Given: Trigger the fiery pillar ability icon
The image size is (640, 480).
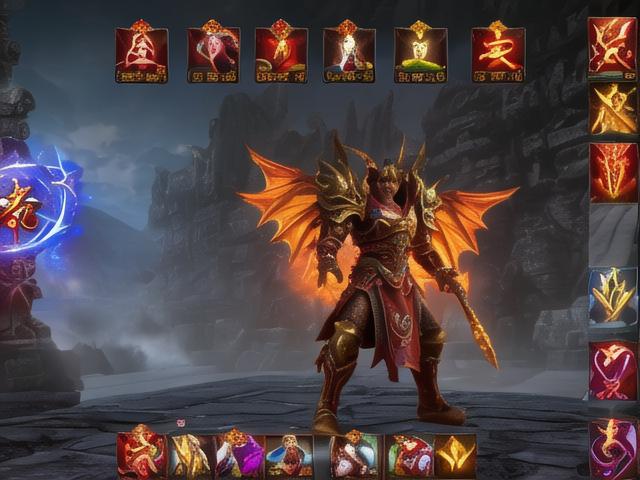Looking at the screenshot, I should 612,172.
